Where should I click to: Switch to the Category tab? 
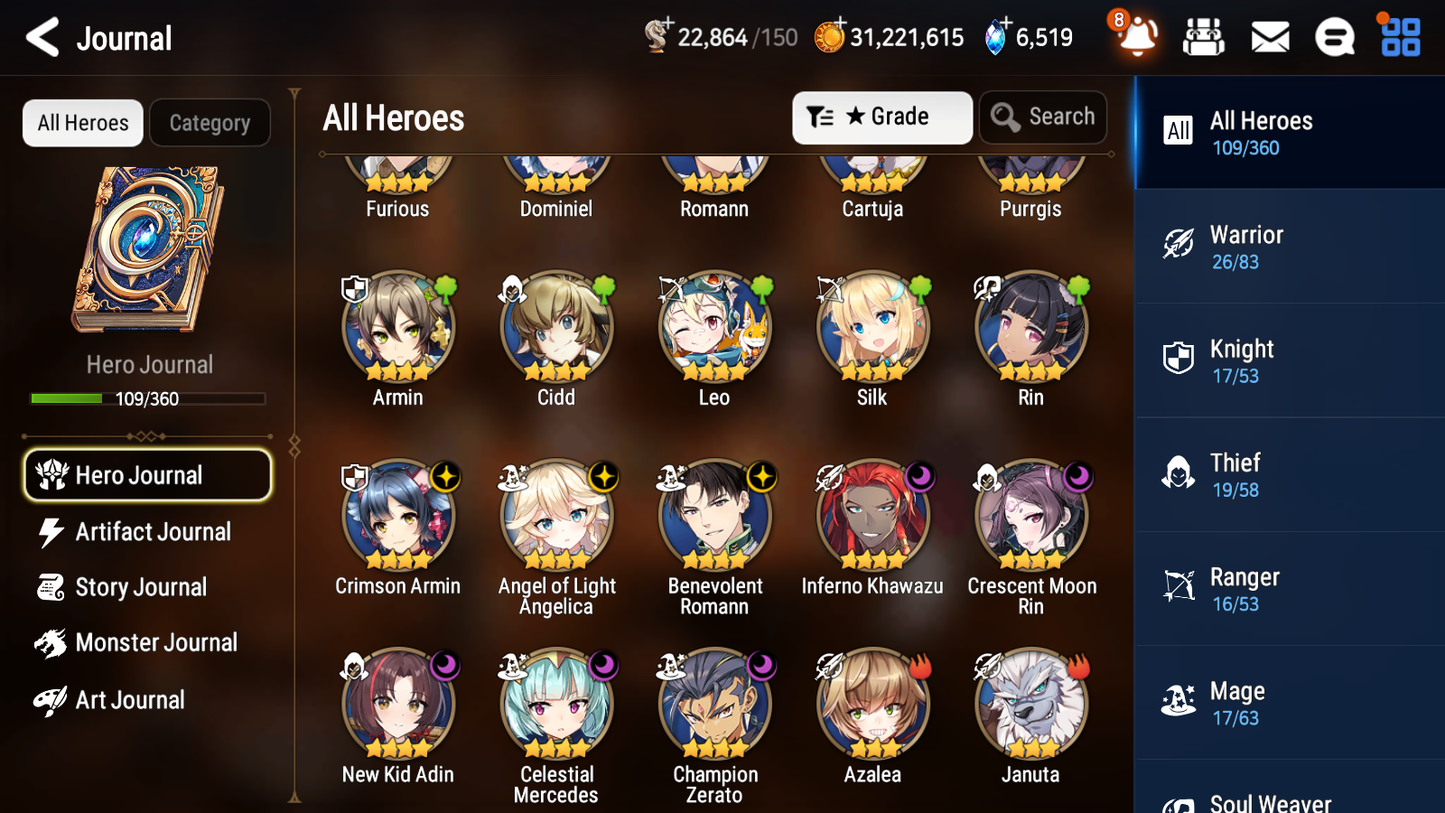tap(210, 123)
